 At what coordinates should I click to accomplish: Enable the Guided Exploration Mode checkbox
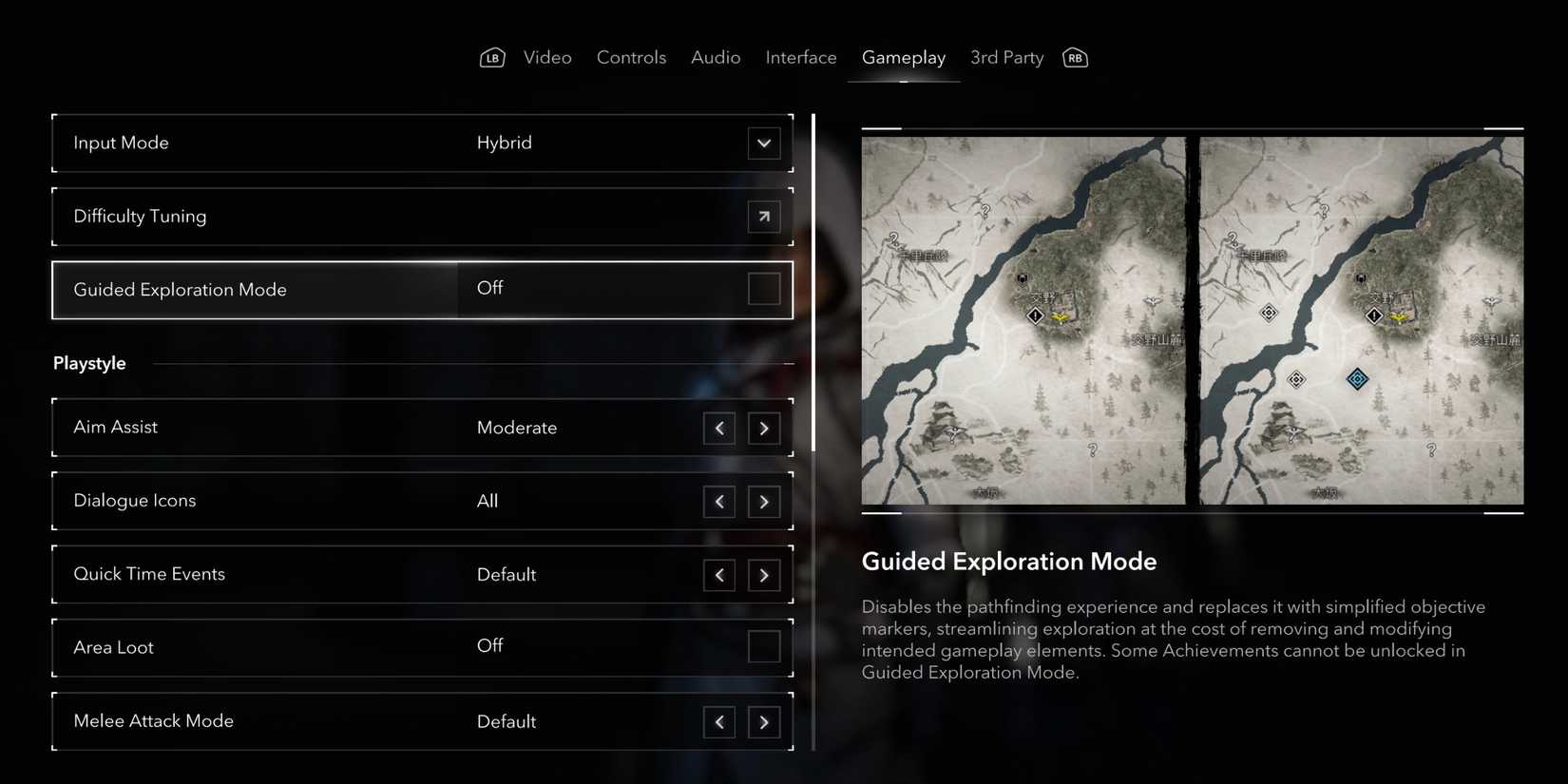click(x=764, y=290)
